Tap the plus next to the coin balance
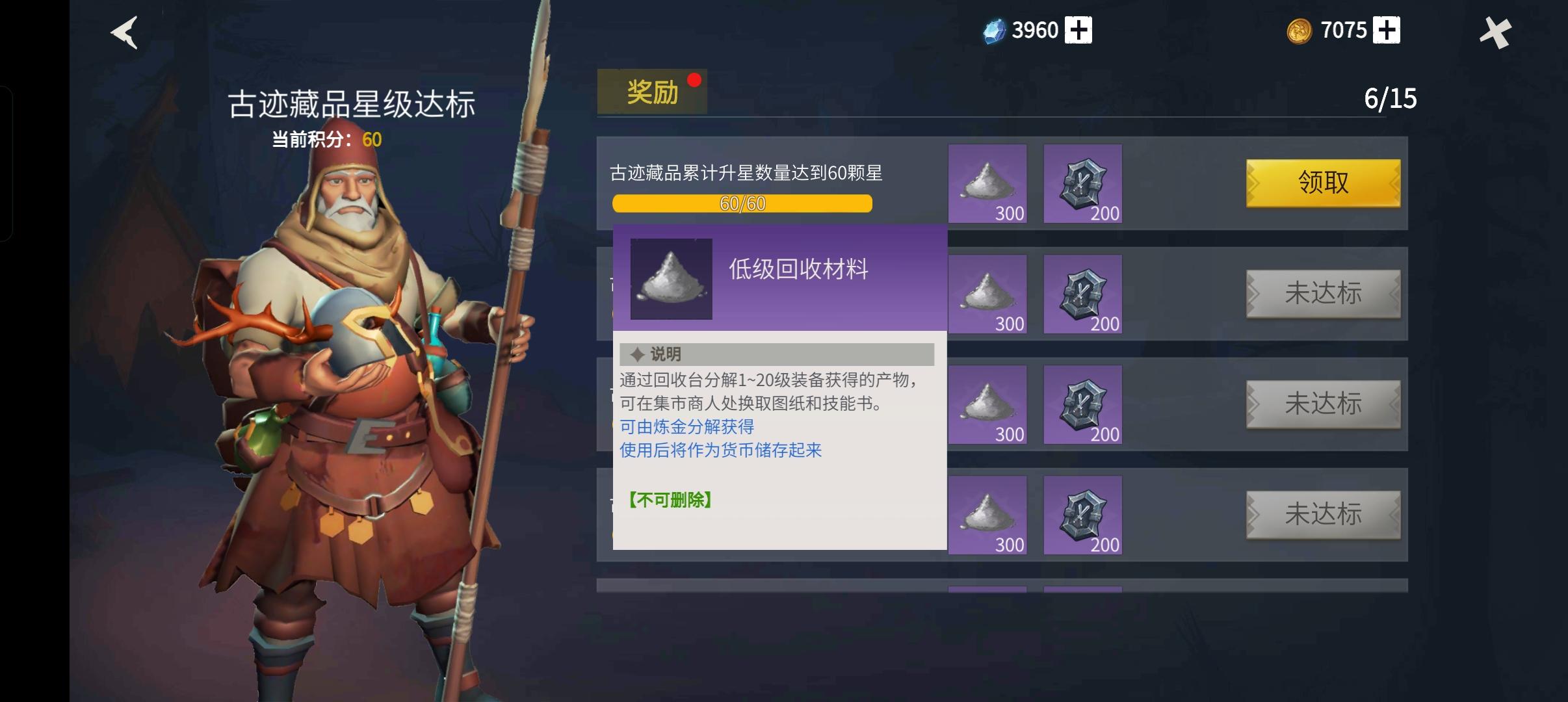Image resolution: width=1568 pixels, height=702 pixels. coord(1386,29)
